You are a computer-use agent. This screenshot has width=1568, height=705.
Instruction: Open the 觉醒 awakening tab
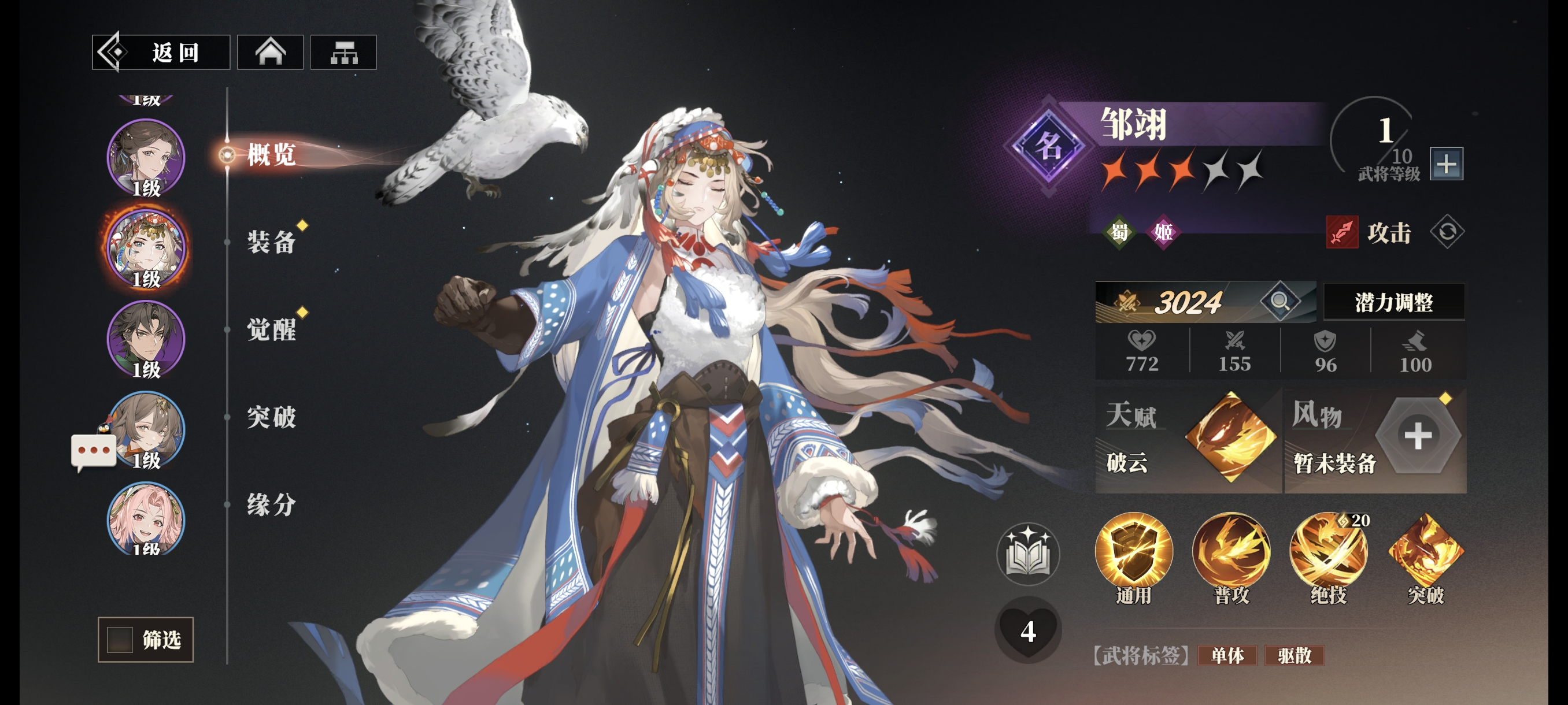[272, 330]
